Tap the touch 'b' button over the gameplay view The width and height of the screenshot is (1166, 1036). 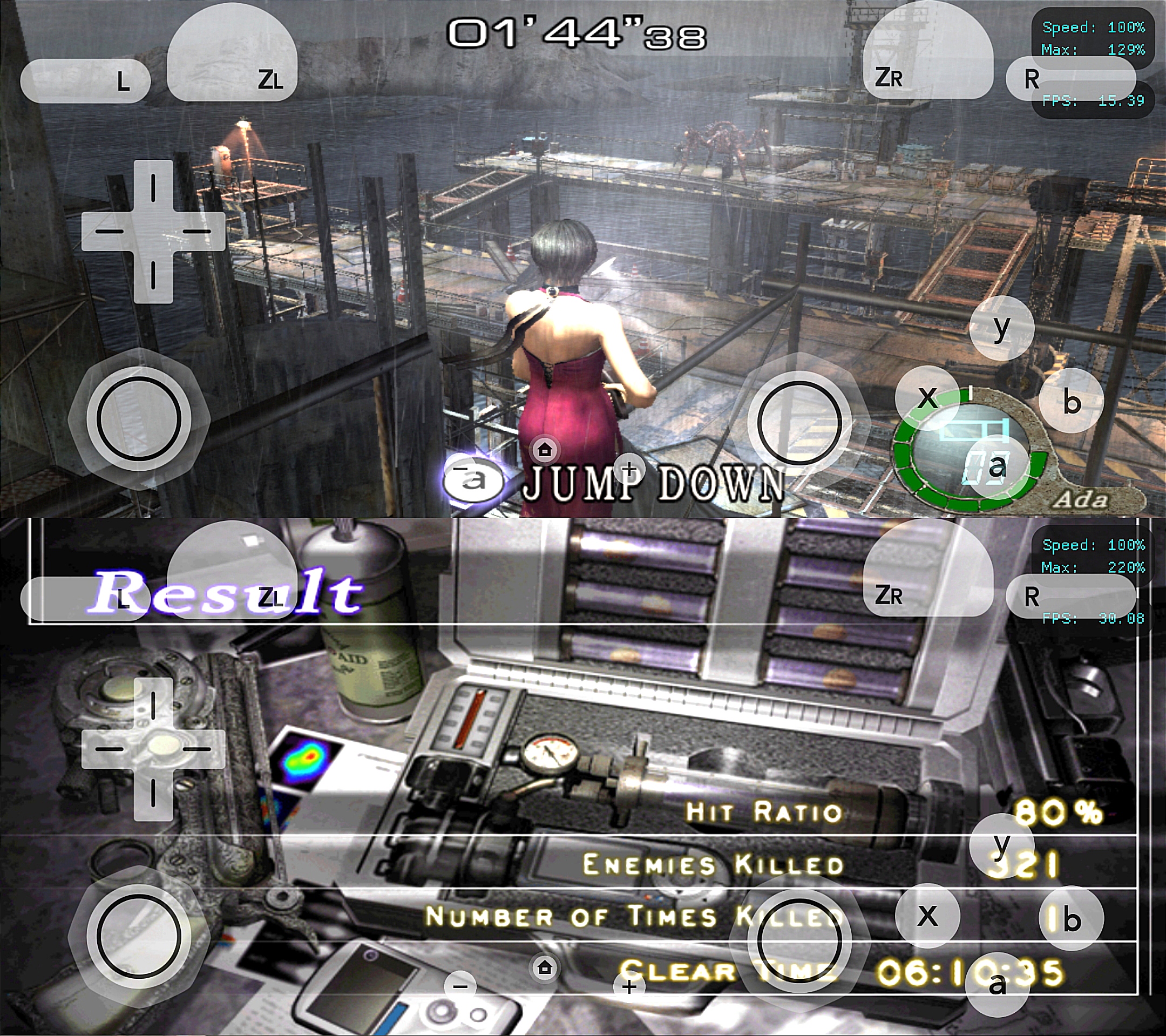(x=1072, y=401)
